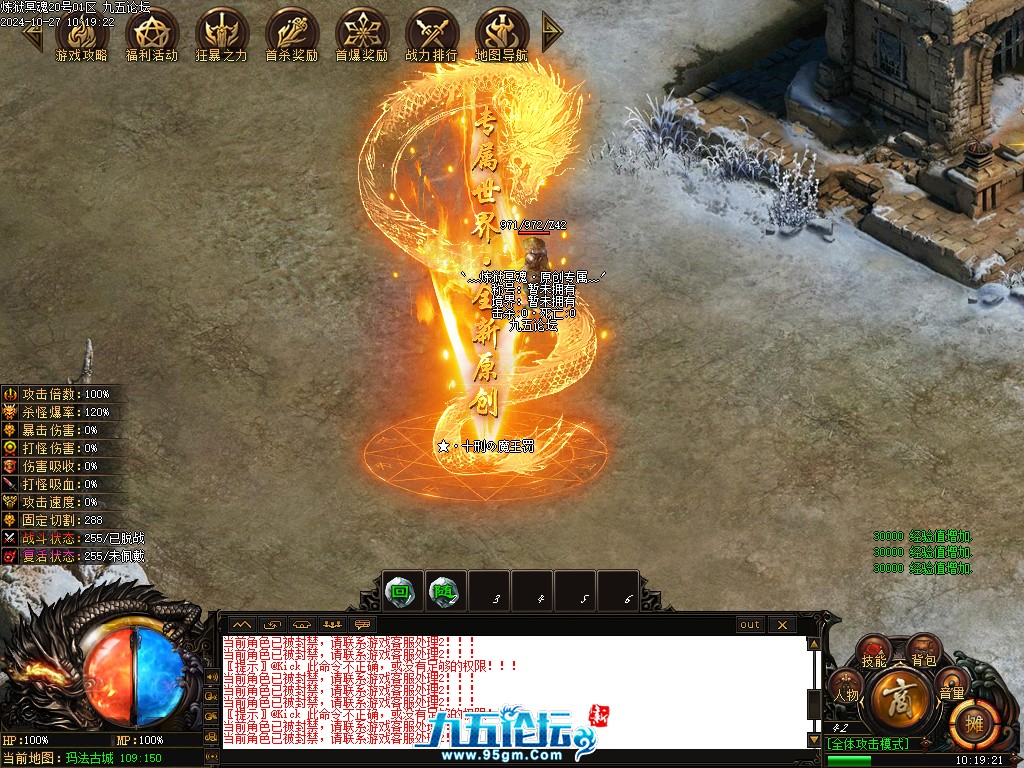This screenshot has width=1024, height=768.
Task: Click the chat window's out button
Action: point(749,625)
